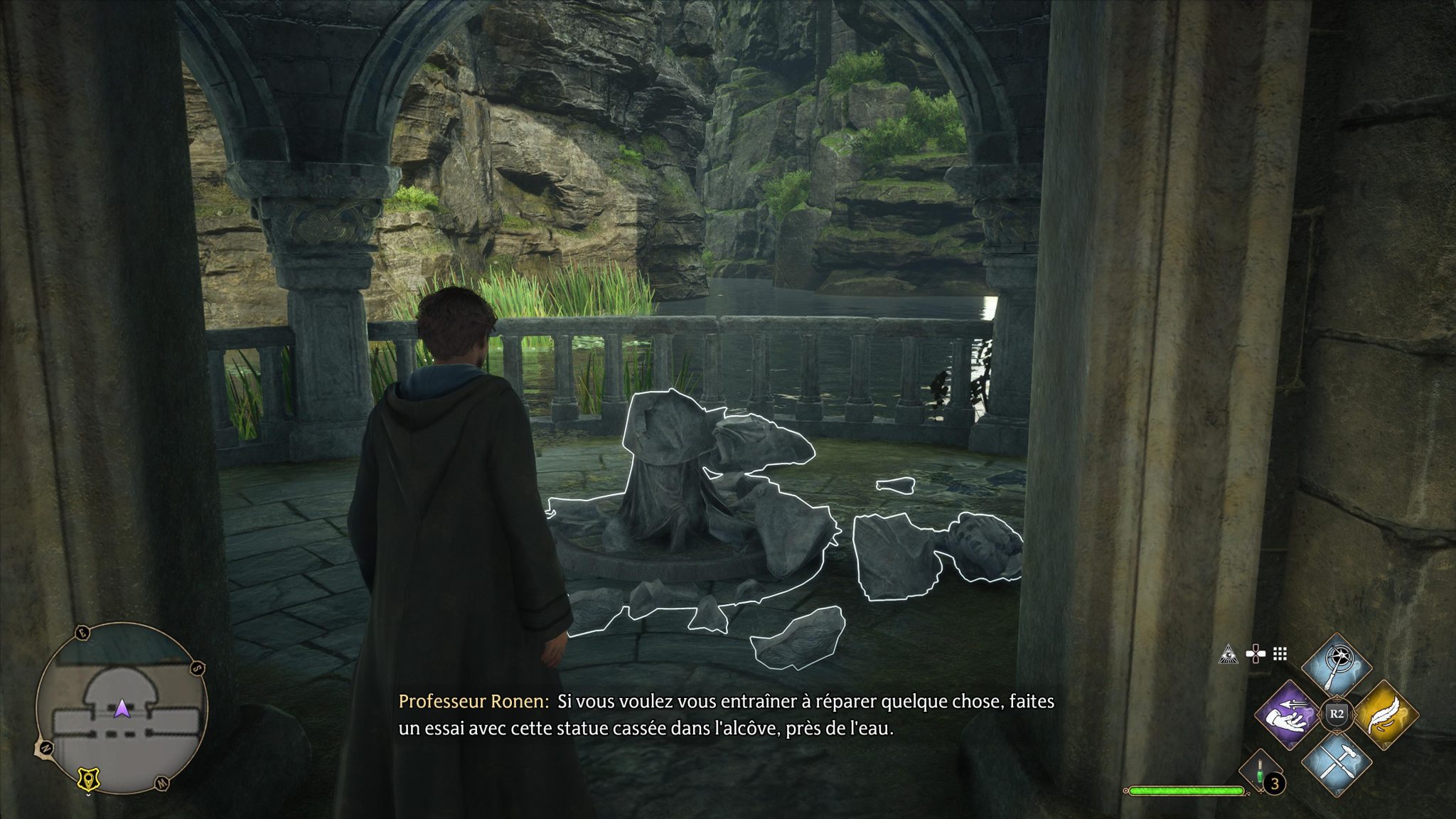The image size is (1456, 819).
Task: Toggle the yellow quest shield marker on minimap
Action: (88, 778)
